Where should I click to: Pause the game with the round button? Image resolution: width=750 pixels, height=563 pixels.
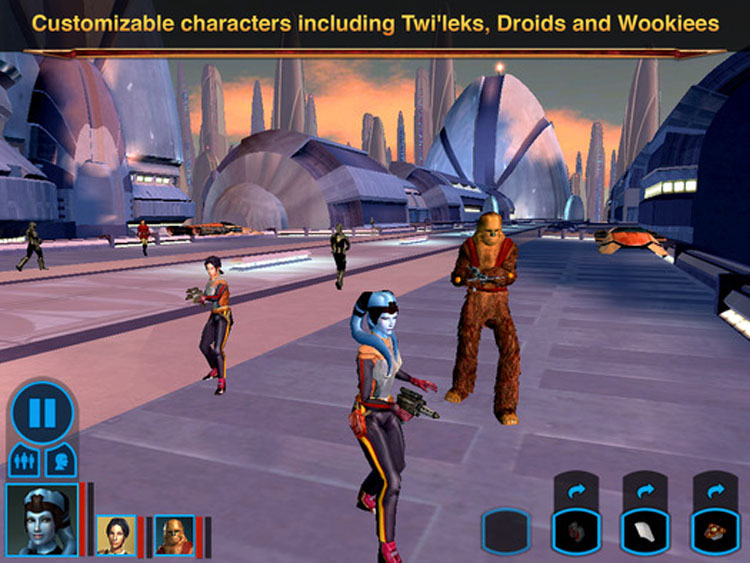click(x=43, y=411)
